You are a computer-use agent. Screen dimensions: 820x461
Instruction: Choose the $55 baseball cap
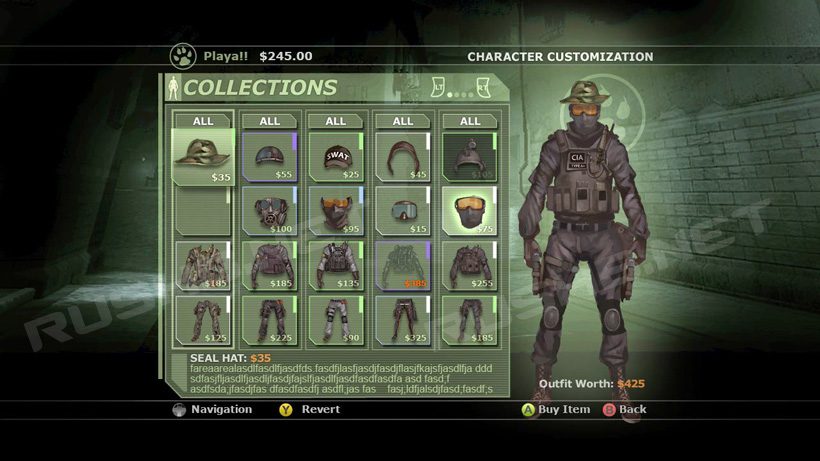coord(269,157)
